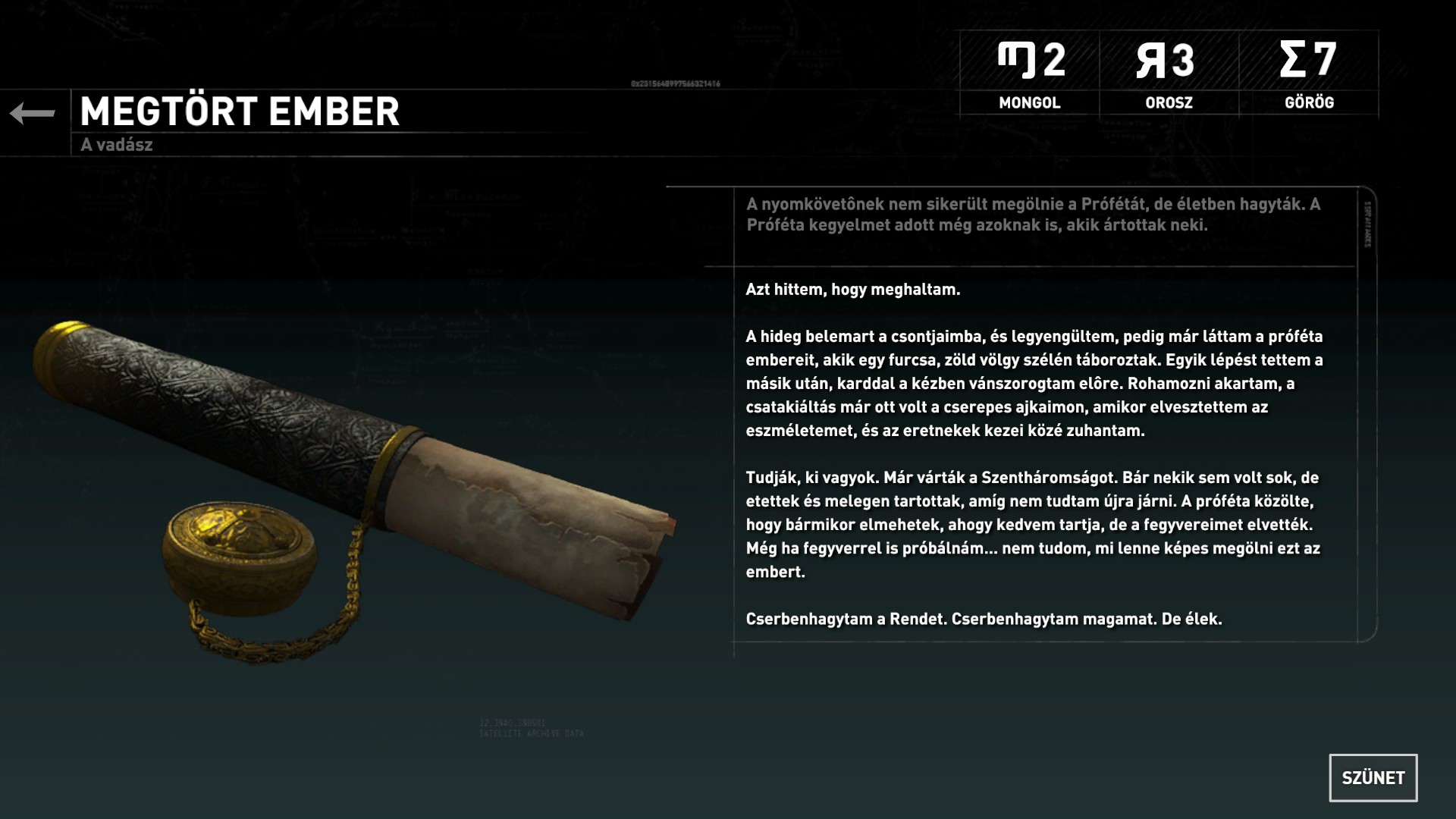This screenshot has height=819, width=1456.
Task: Click the SZÜNET pause button
Action: [x=1373, y=777]
